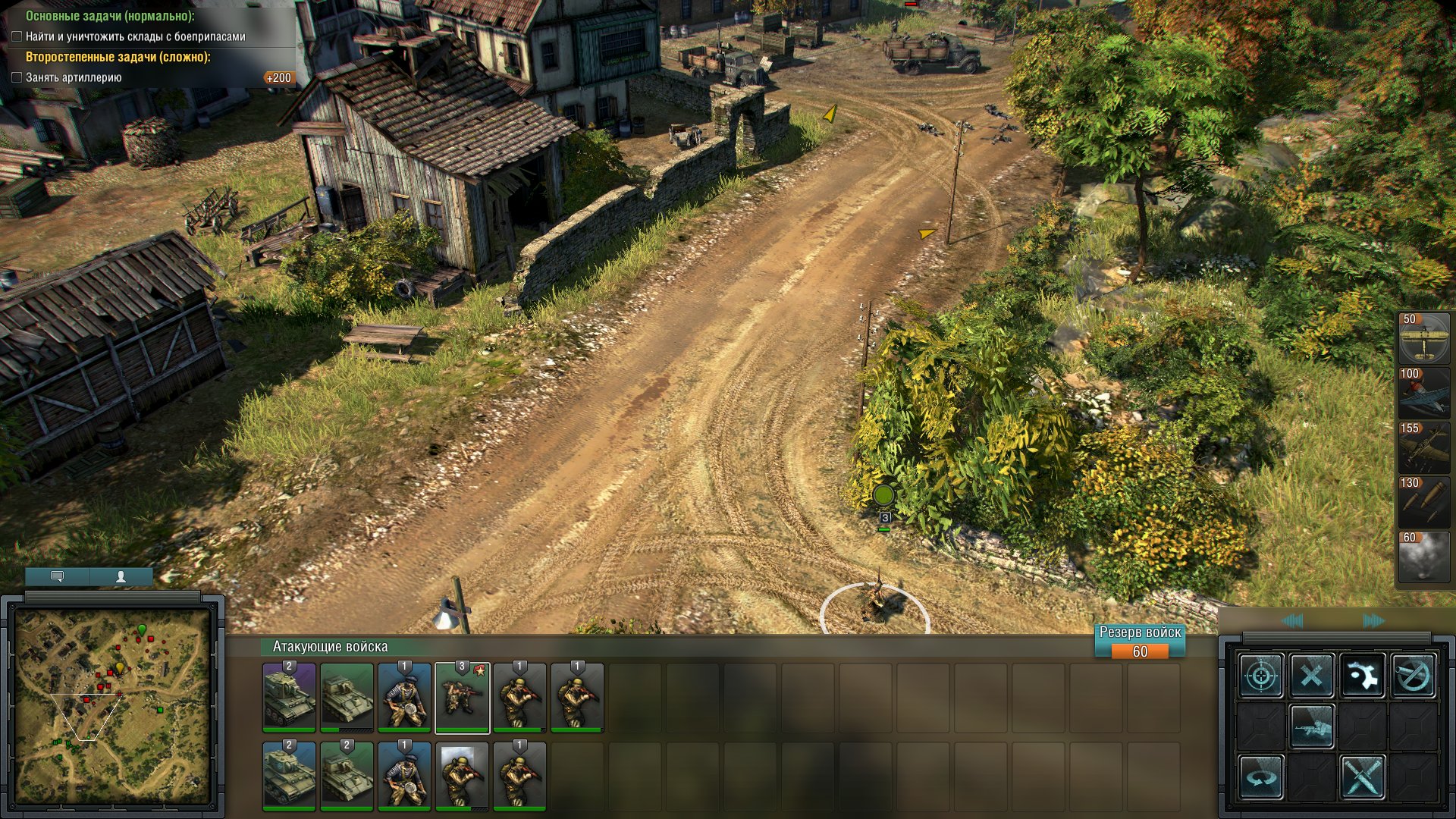
Task: Select the sniper unit card with red star
Action: tap(462, 698)
